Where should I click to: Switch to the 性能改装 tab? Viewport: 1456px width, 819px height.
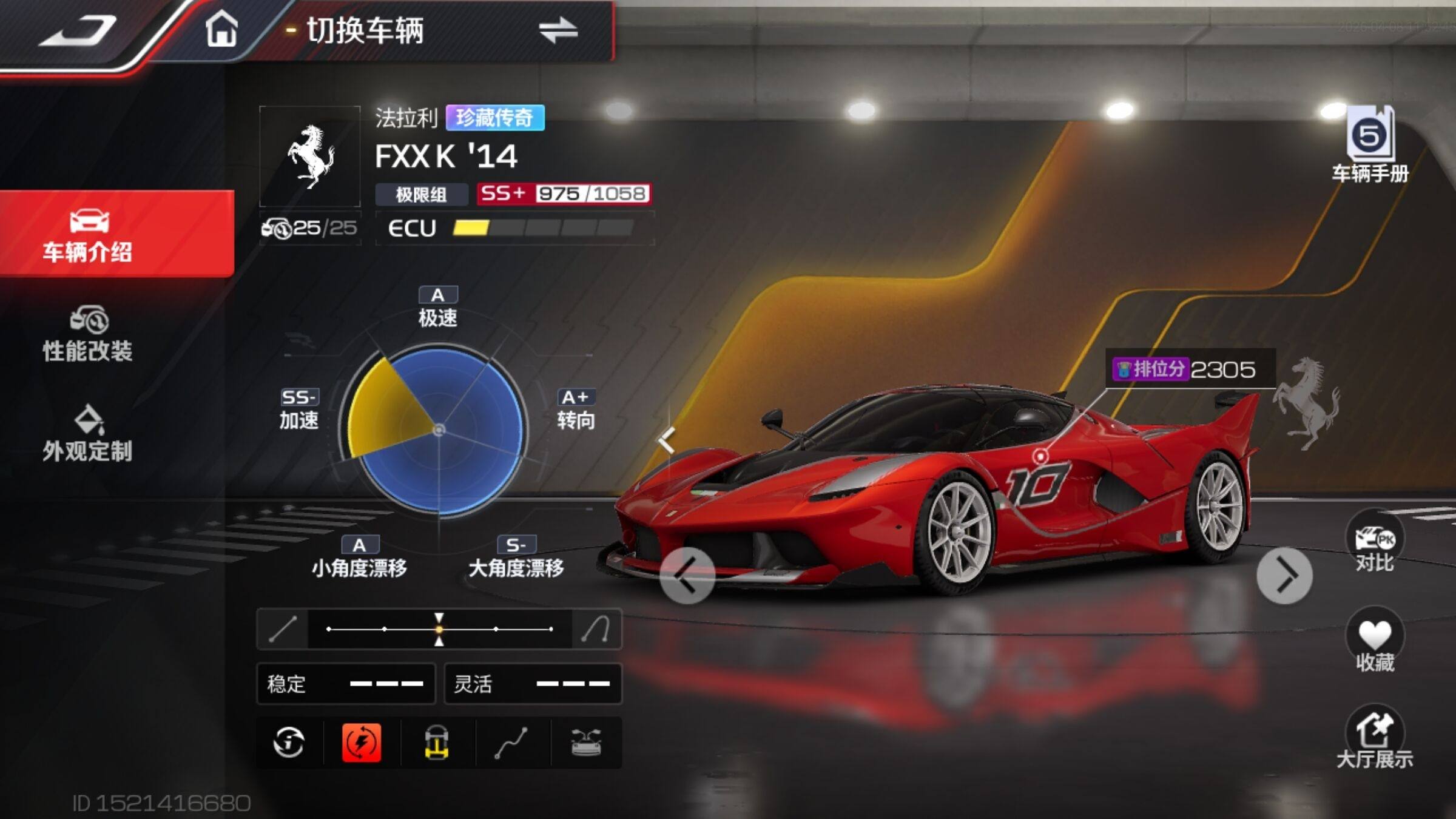(88, 335)
